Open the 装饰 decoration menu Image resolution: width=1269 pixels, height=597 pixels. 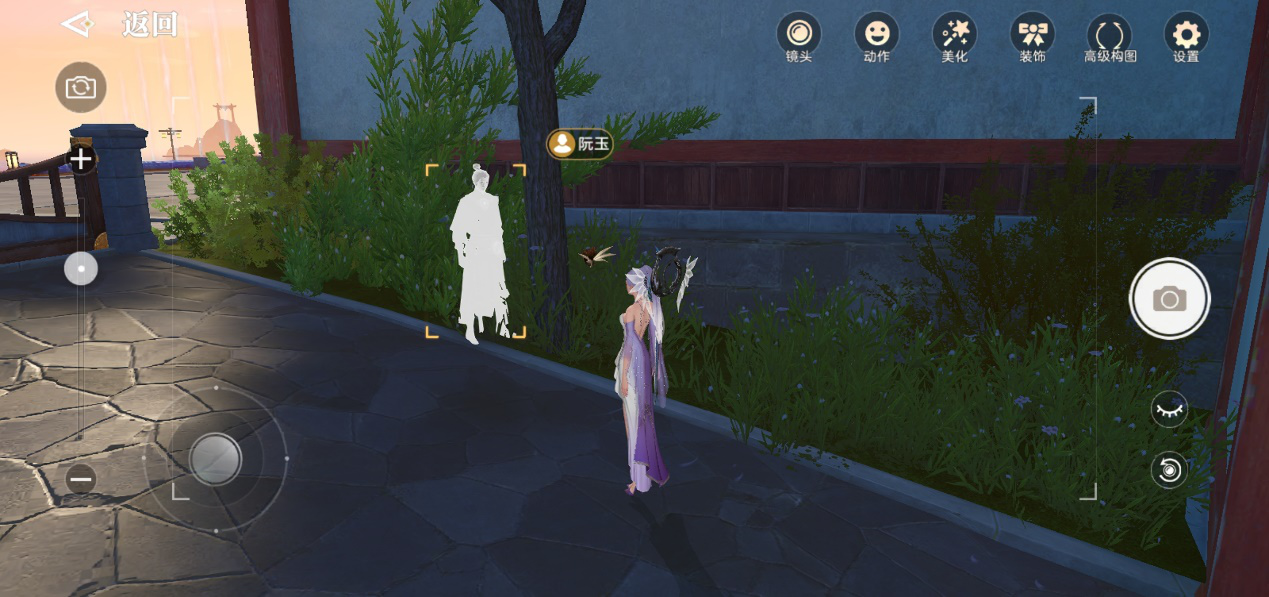1032,36
